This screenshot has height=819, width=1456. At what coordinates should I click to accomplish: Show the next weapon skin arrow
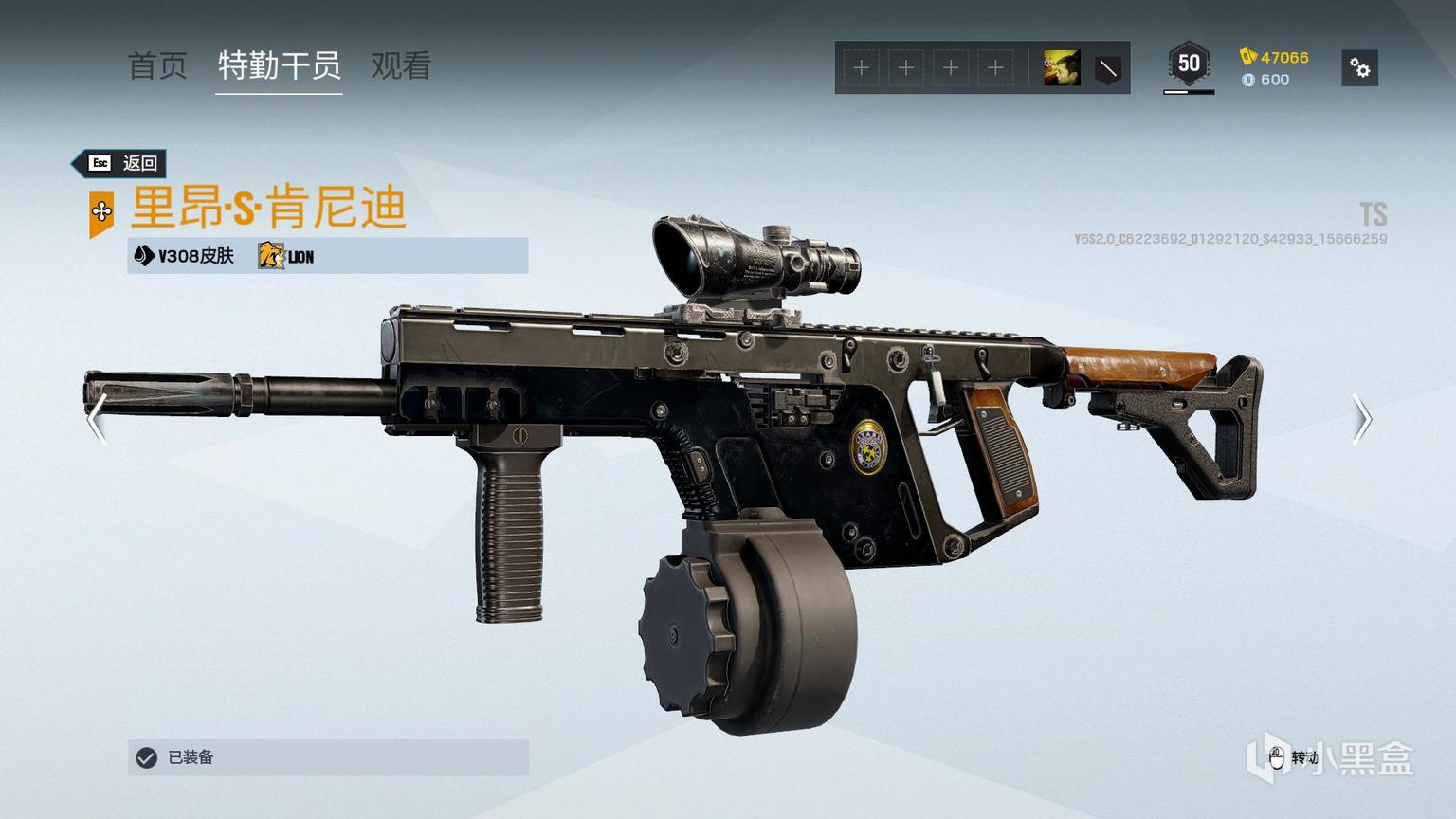tap(1361, 418)
